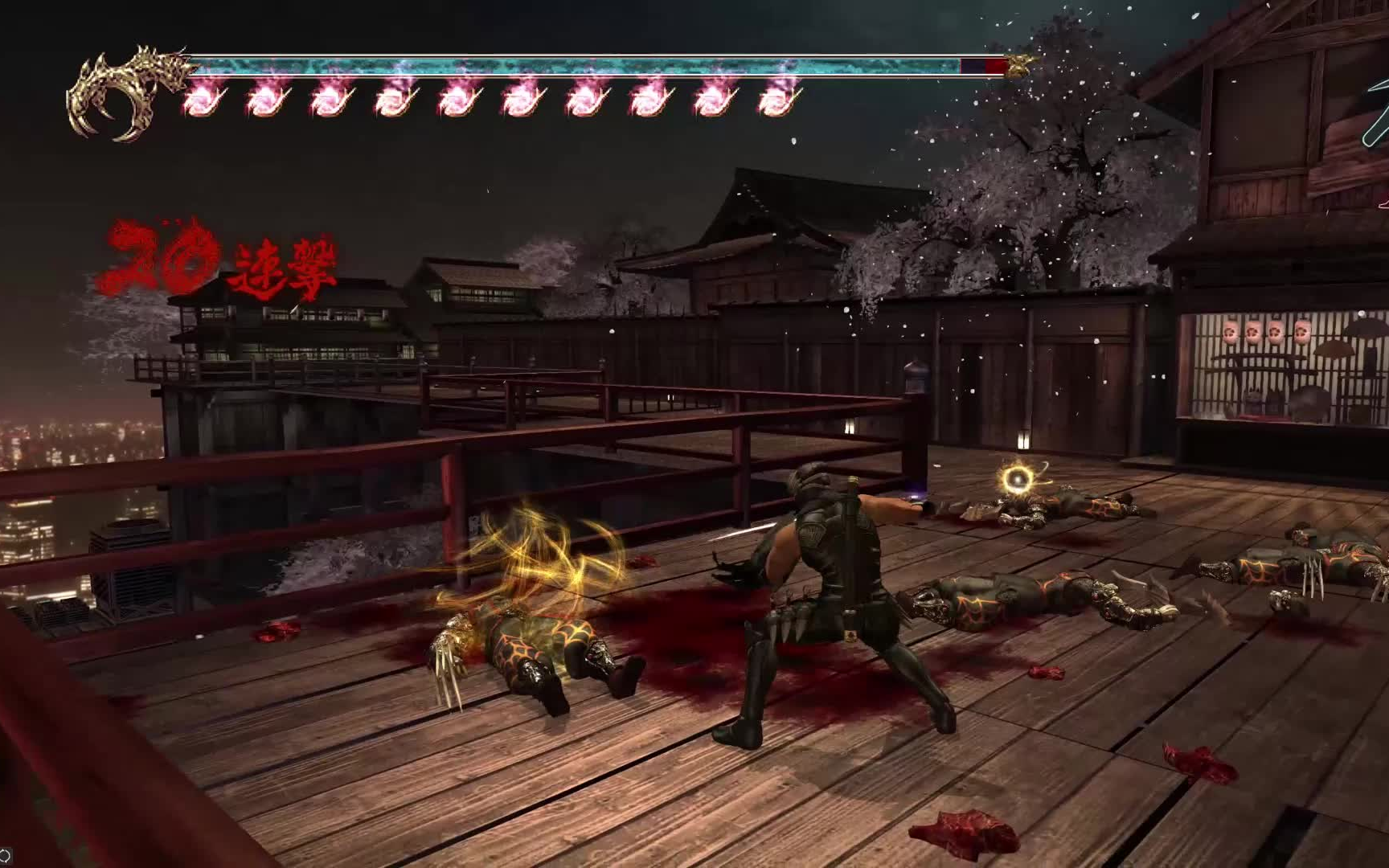Click the red portion of the health gauge

tap(994, 64)
